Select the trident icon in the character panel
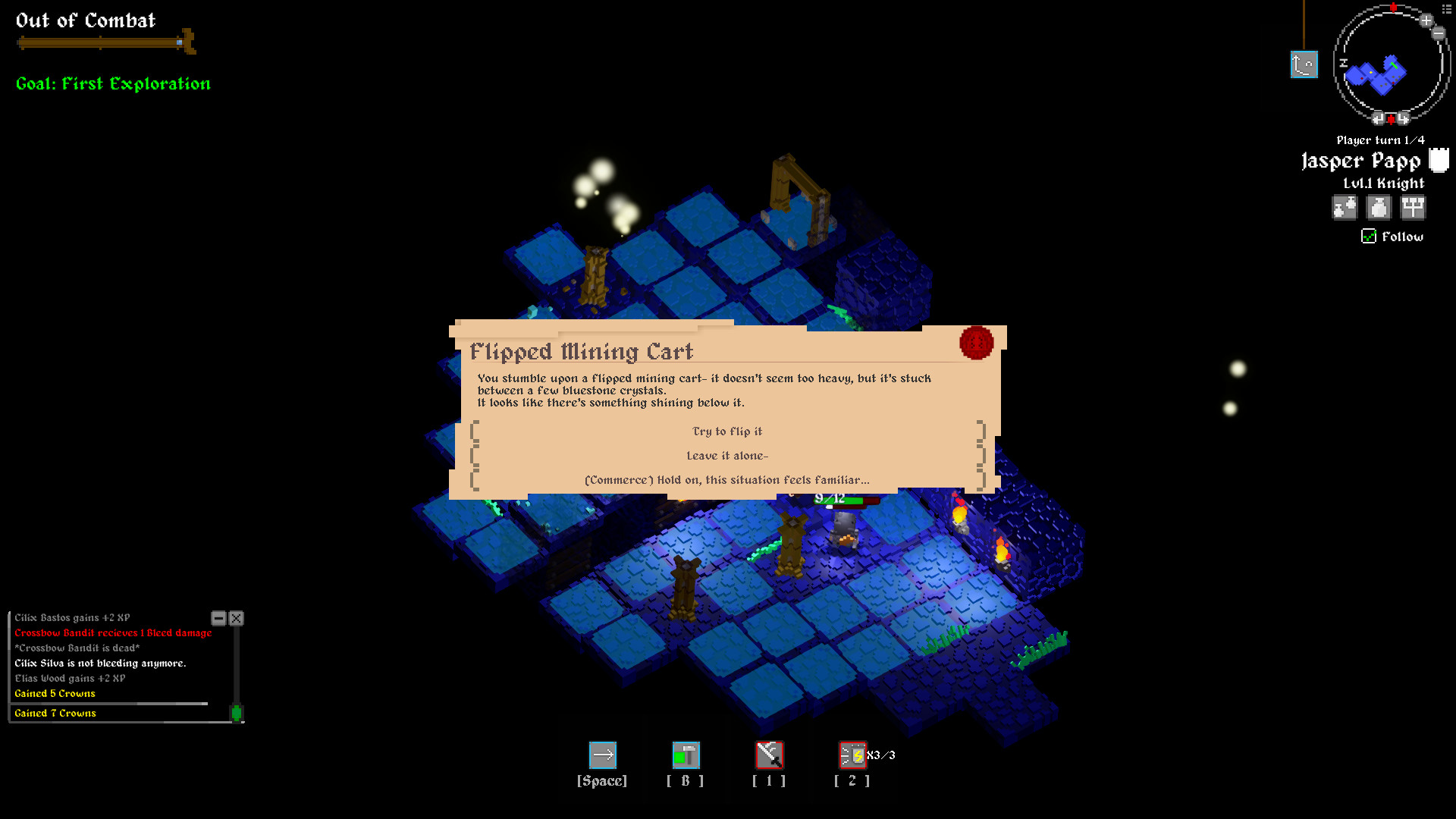The image size is (1456, 819). pos(1413,207)
